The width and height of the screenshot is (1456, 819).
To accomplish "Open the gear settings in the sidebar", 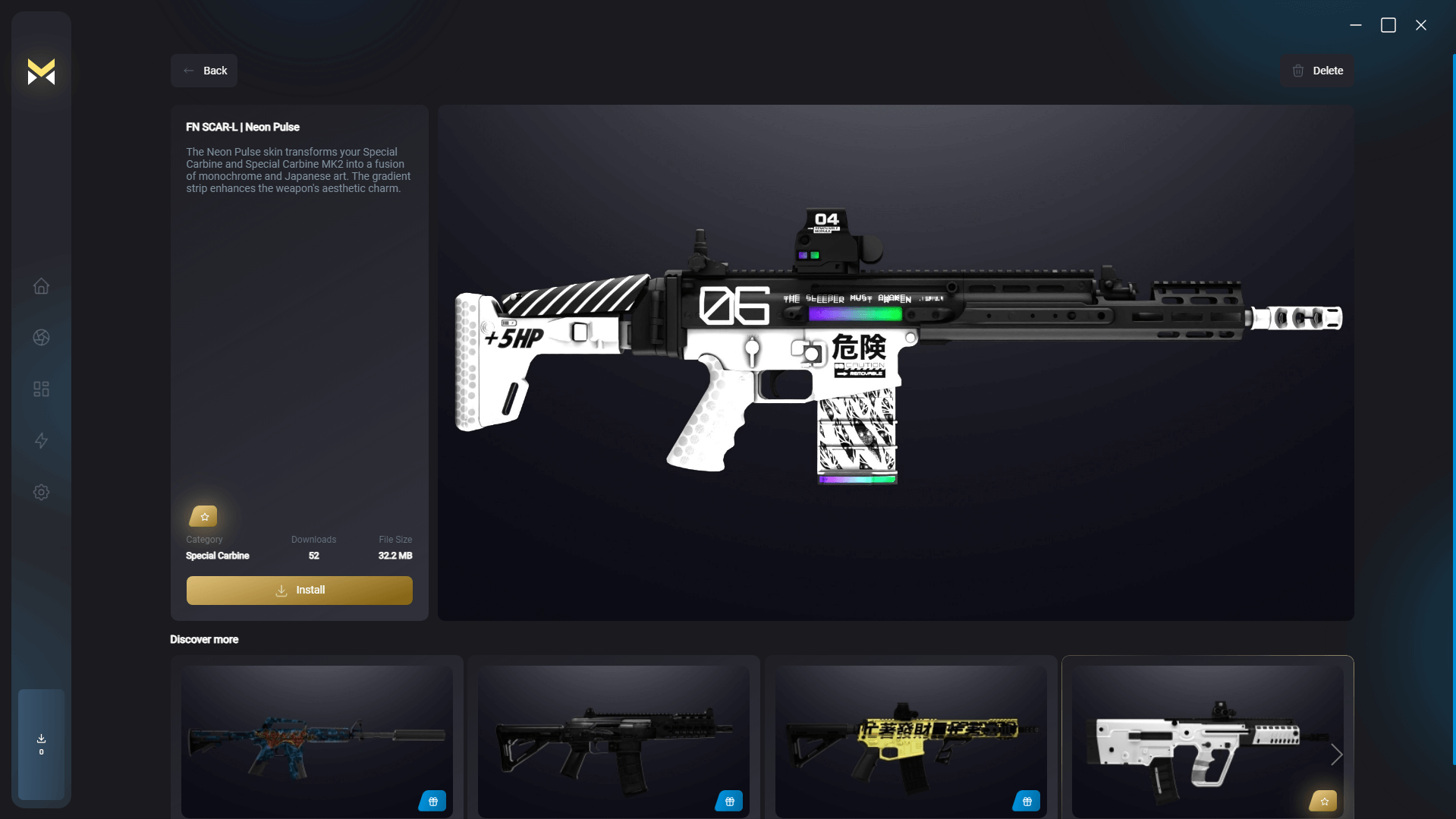I will (x=42, y=493).
